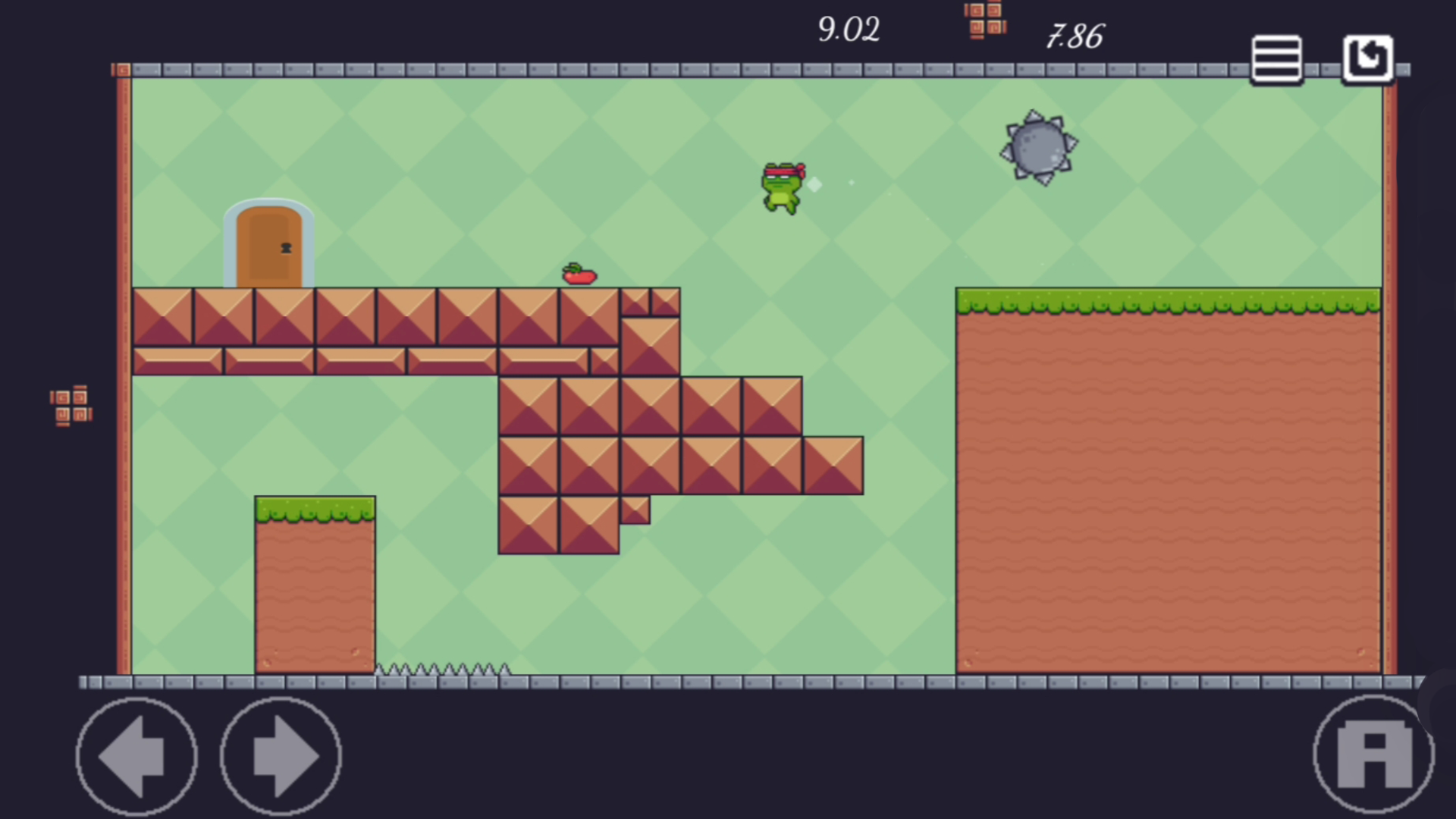
Task: Open the level menu list icon
Action: [1276, 58]
